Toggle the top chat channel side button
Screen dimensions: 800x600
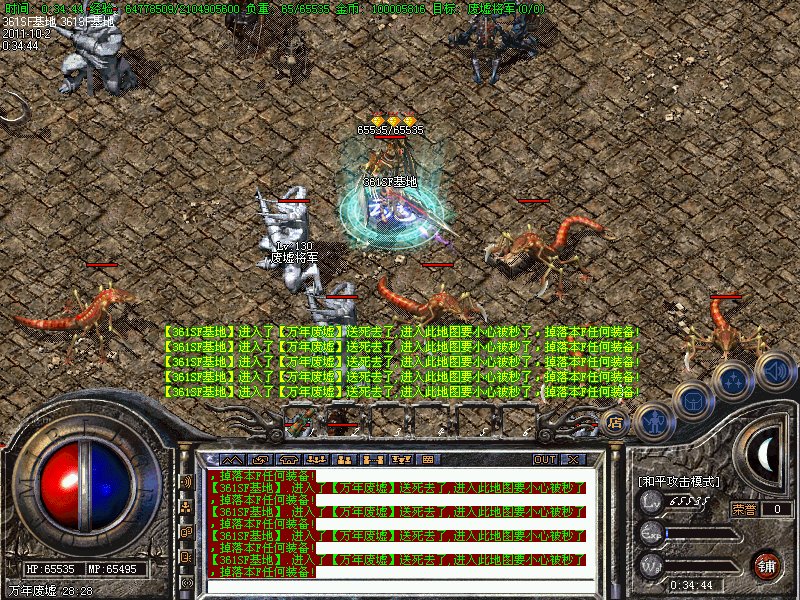186,481
